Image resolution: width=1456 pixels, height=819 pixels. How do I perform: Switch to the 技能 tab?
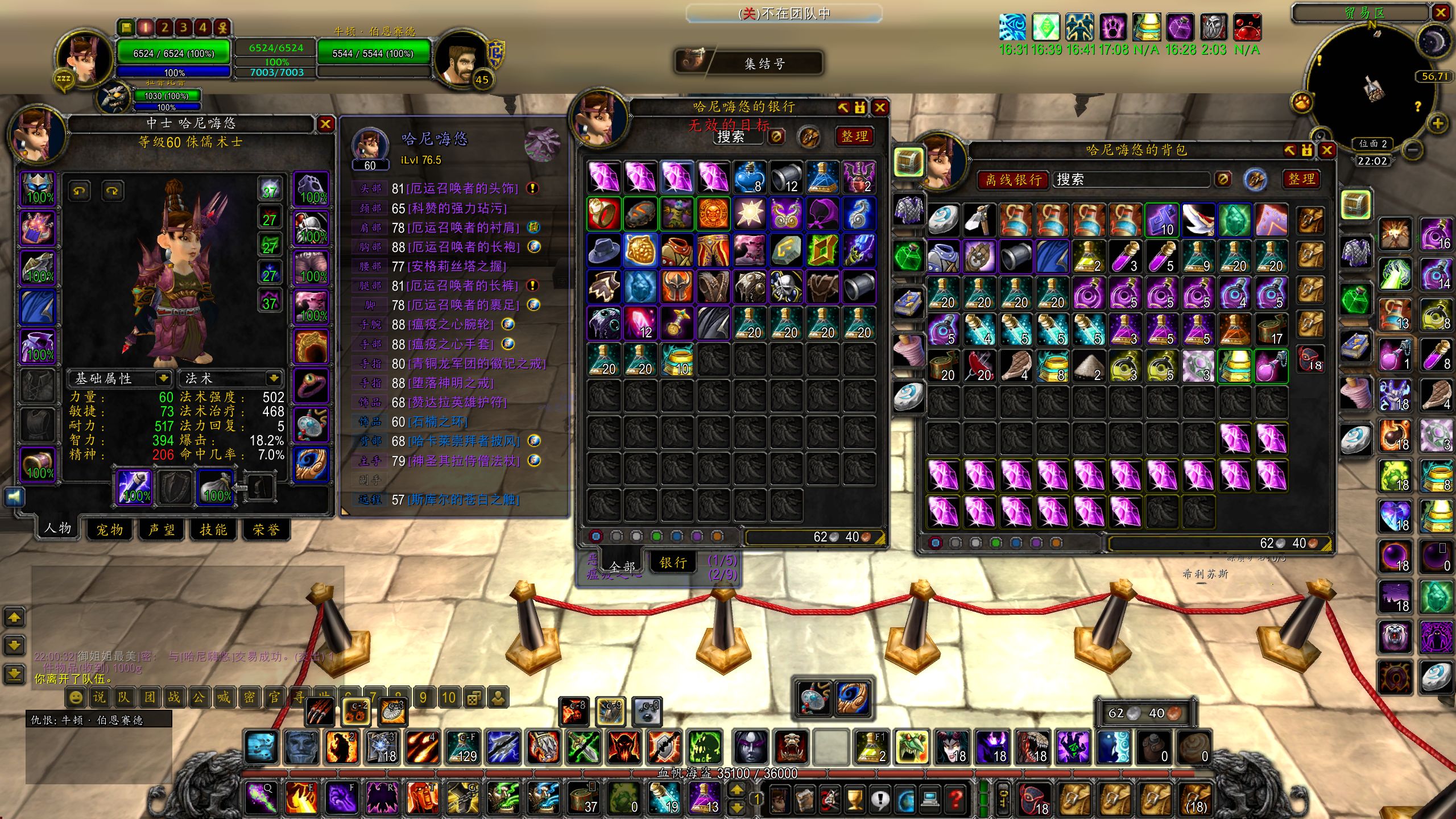click(x=213, y=530)
